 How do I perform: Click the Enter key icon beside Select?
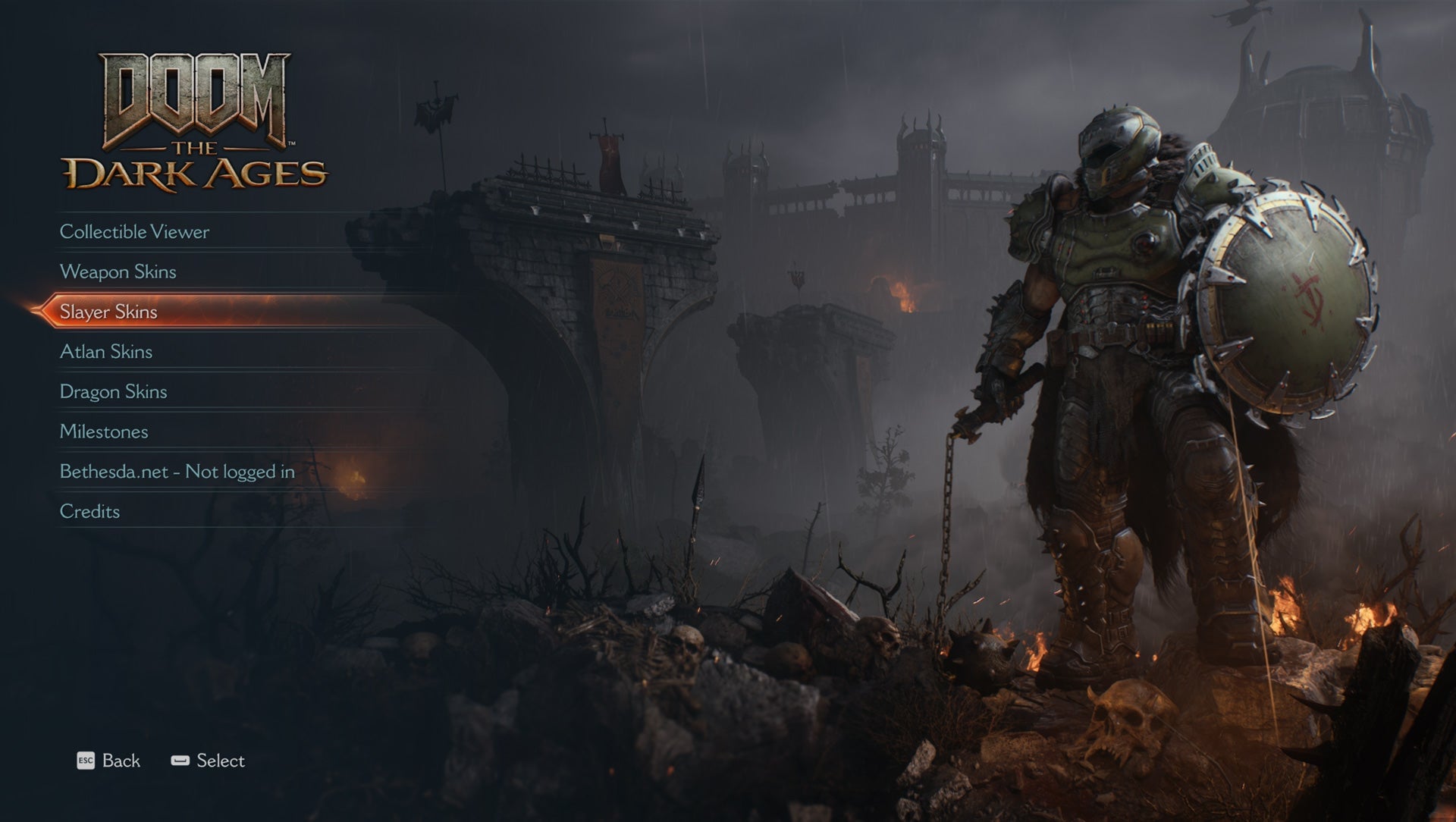[180, 761]
